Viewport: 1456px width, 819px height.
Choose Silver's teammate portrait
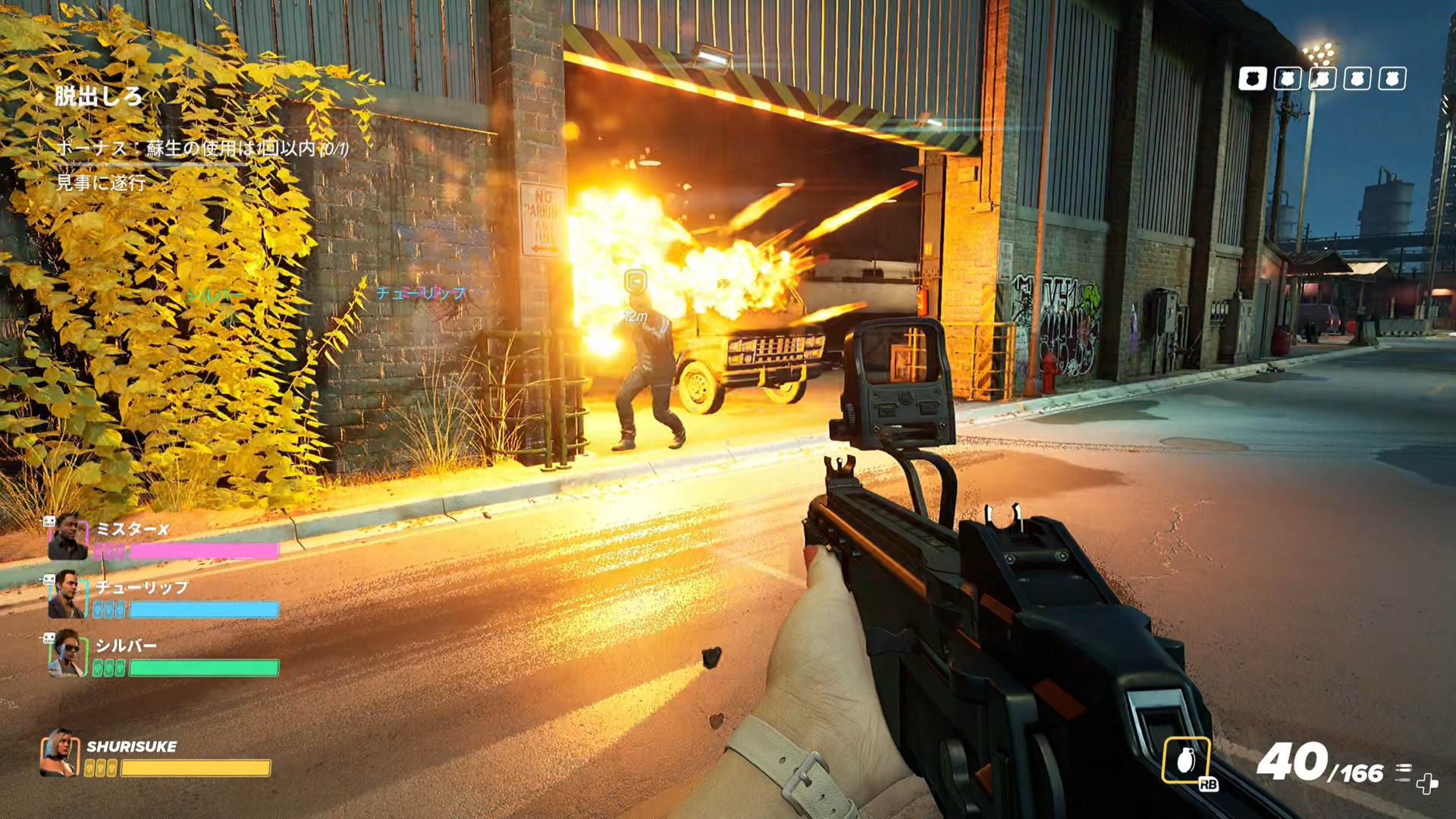tap(68, 654)
